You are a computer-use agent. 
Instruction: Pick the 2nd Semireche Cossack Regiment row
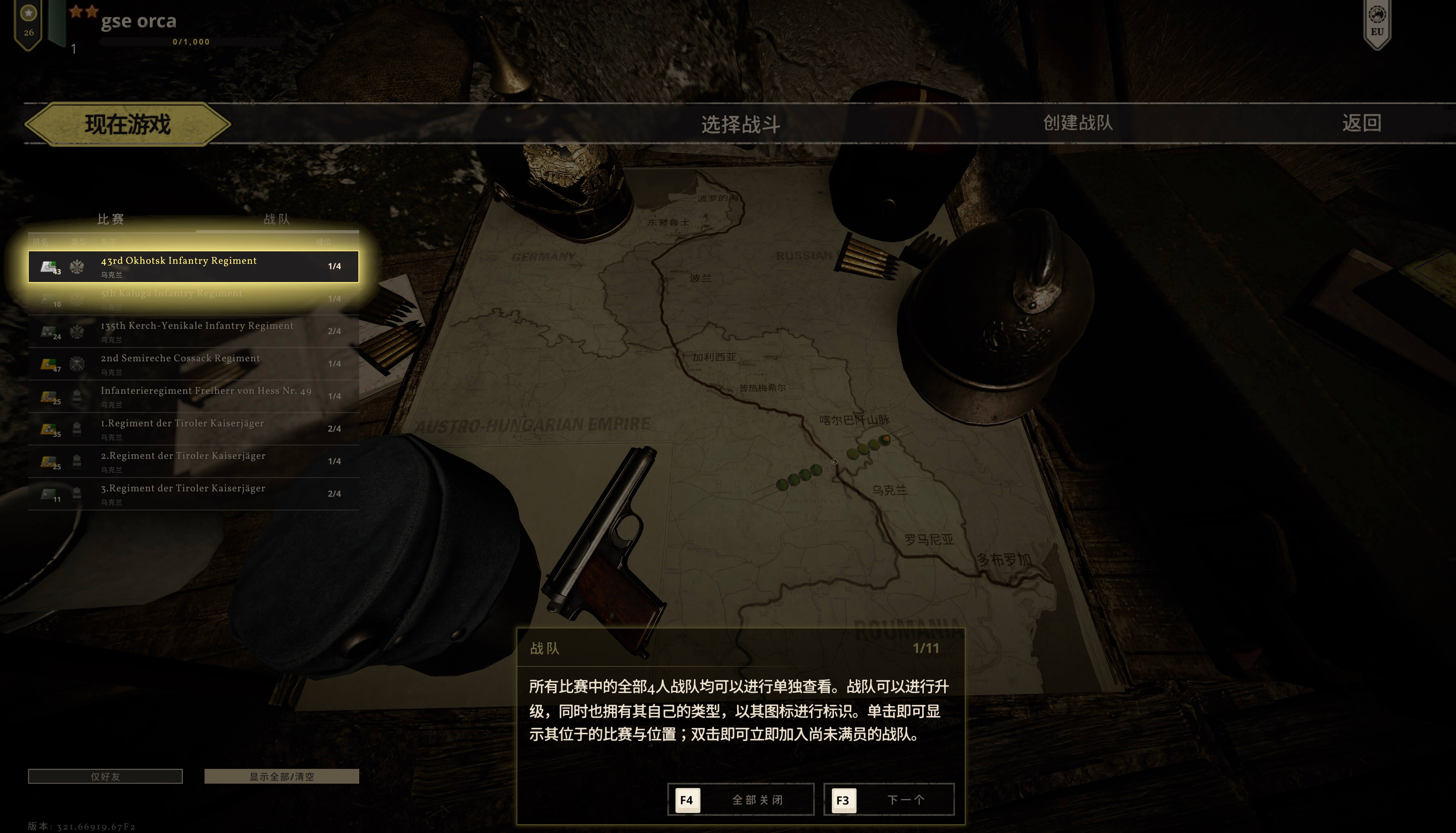193,364
